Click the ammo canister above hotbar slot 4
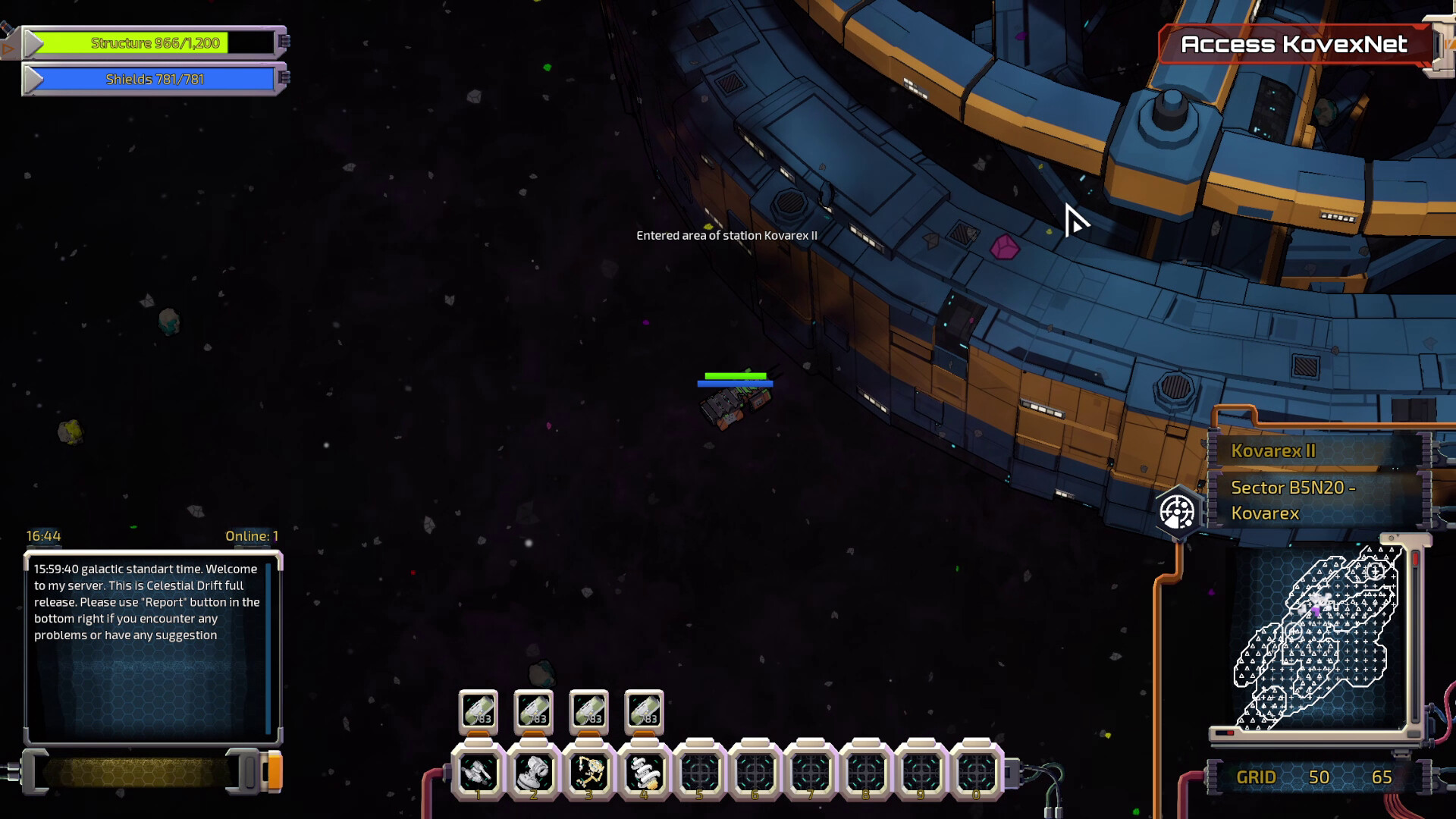This screenshot has height=819, width=1456. point(644,712)
